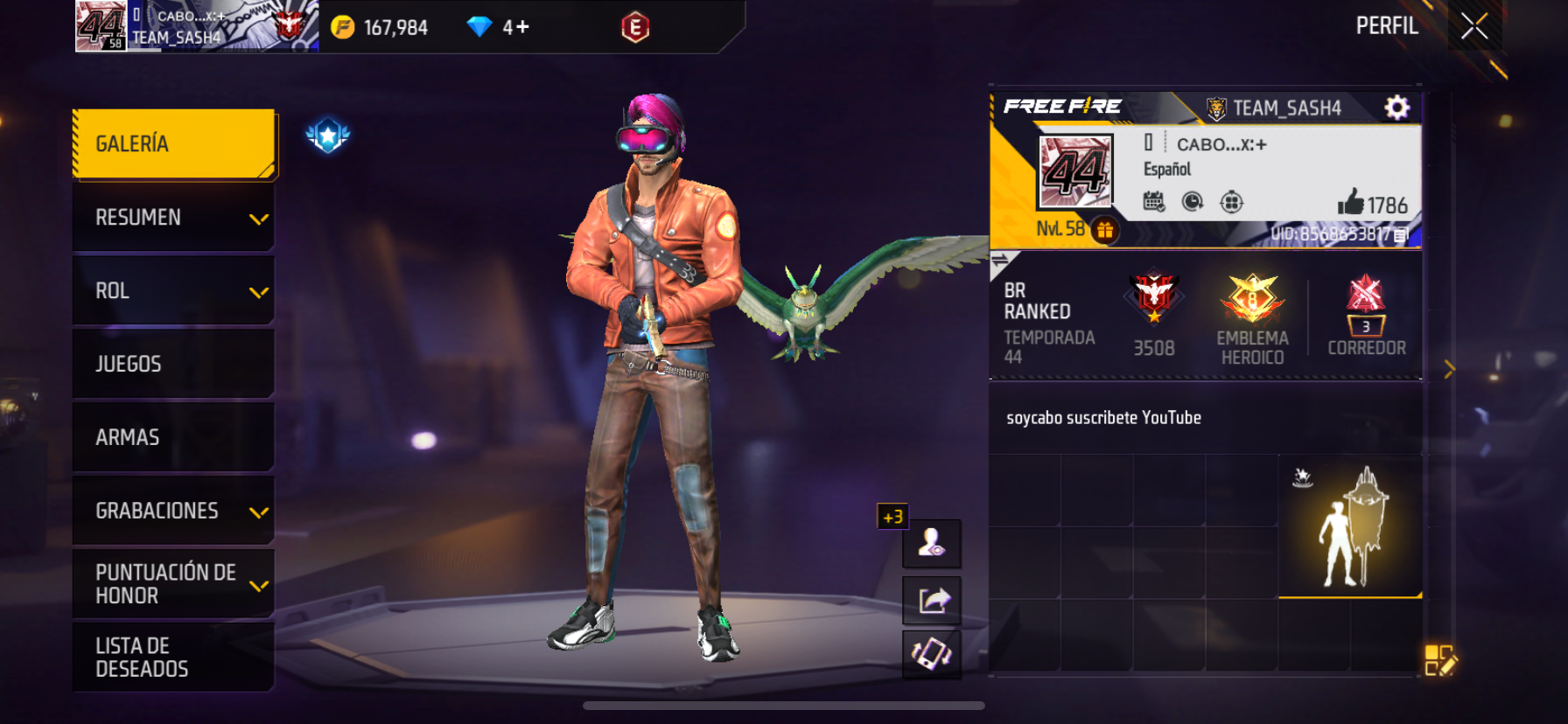Open the gift icon beside level 58
The image size is (1568, 724).
(x=1105, y=230)
